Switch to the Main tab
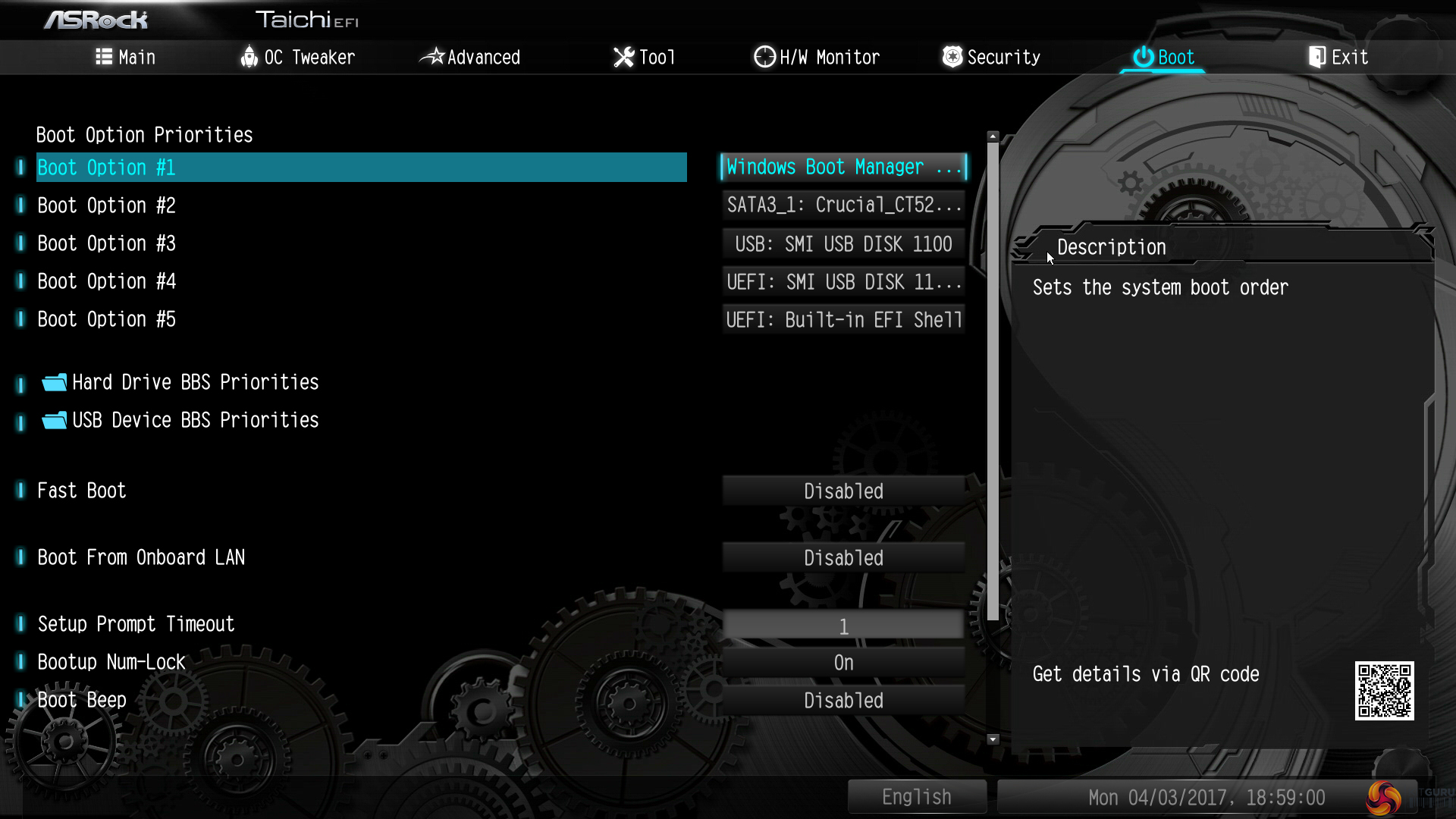Viewport: 1456px width, 819px height. [x=126, y=57]
